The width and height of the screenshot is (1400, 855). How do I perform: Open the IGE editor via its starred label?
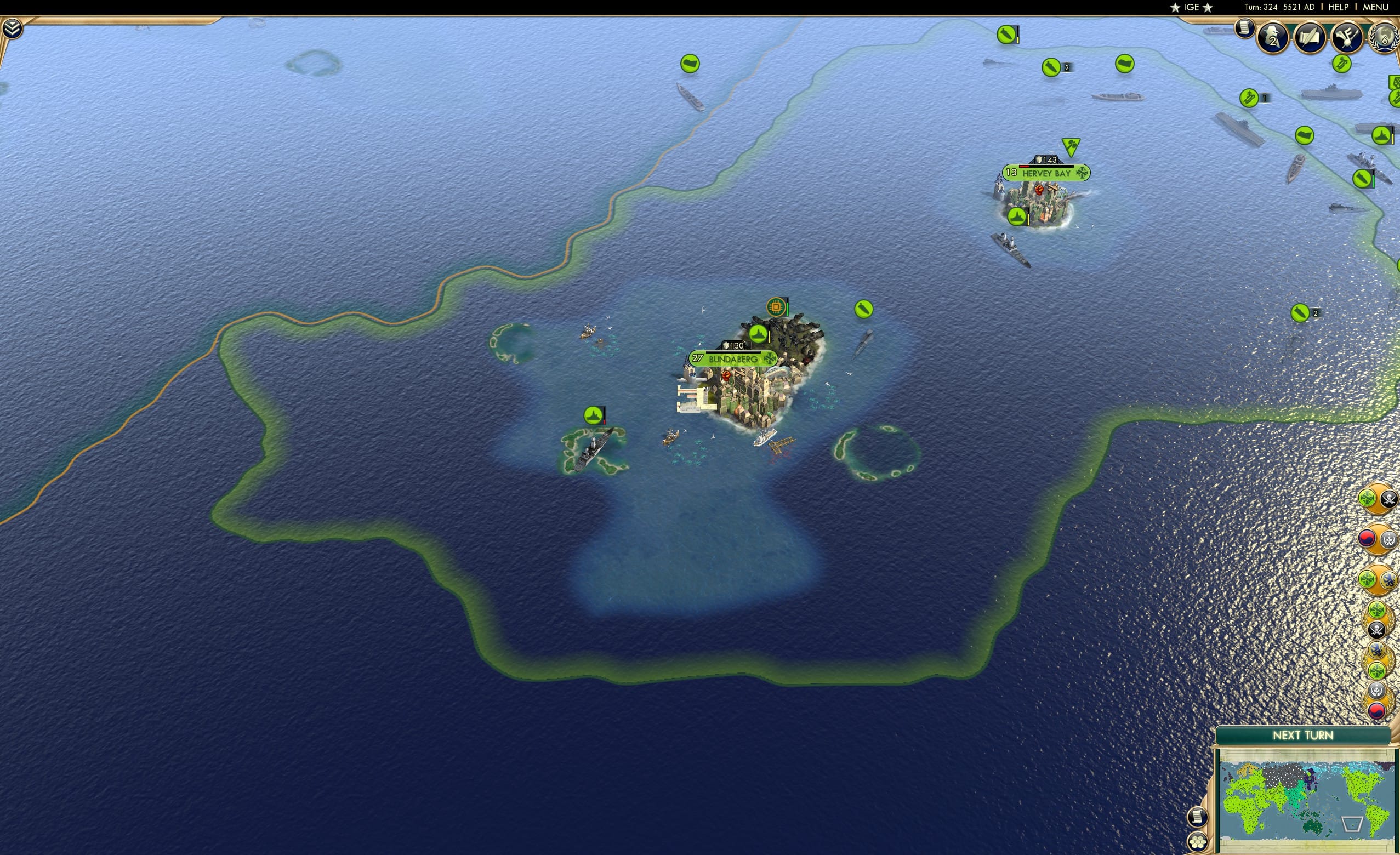point(1192,7)
